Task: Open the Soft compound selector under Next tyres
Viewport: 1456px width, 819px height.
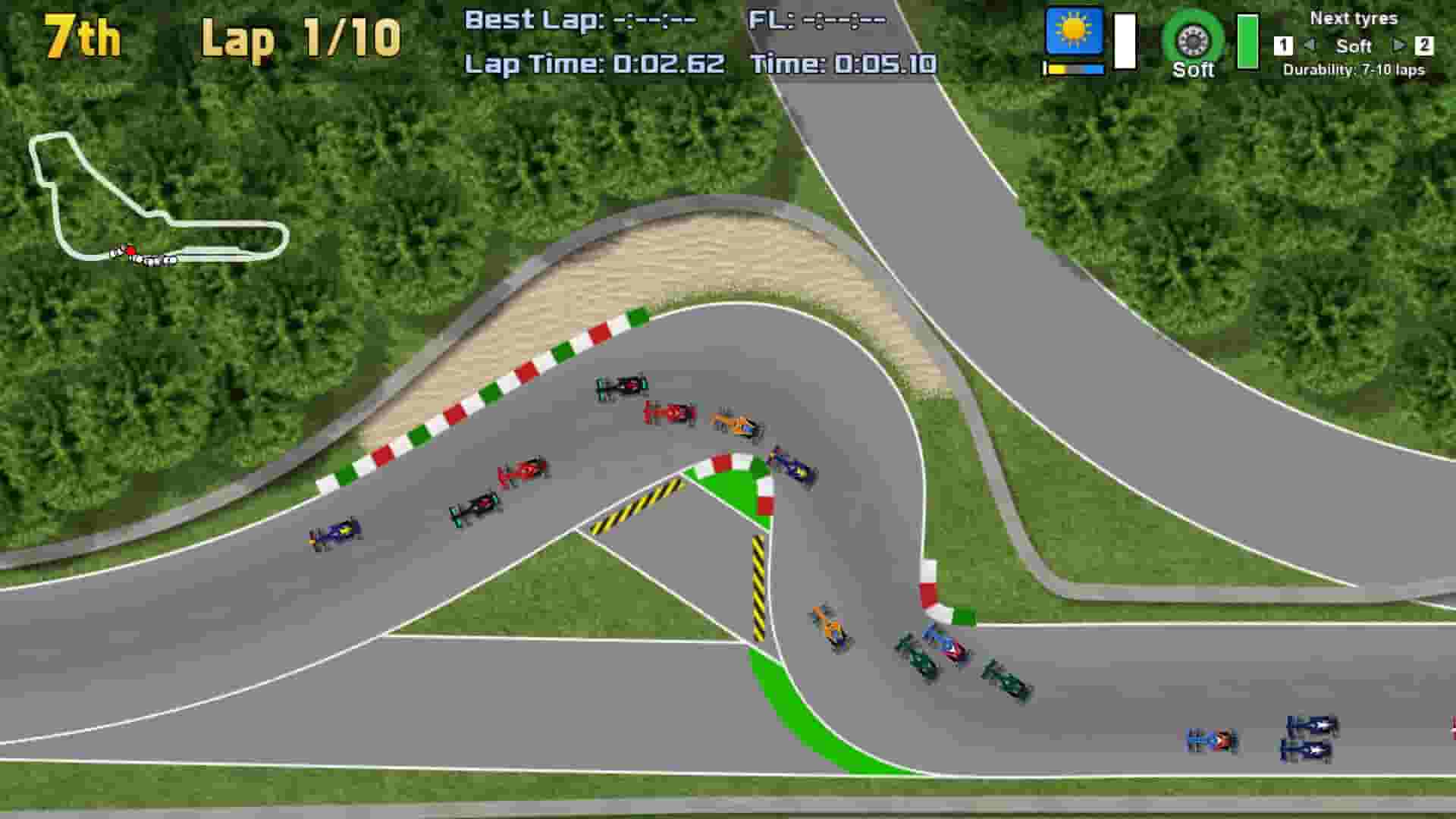Action: [x=1354, y=46]
